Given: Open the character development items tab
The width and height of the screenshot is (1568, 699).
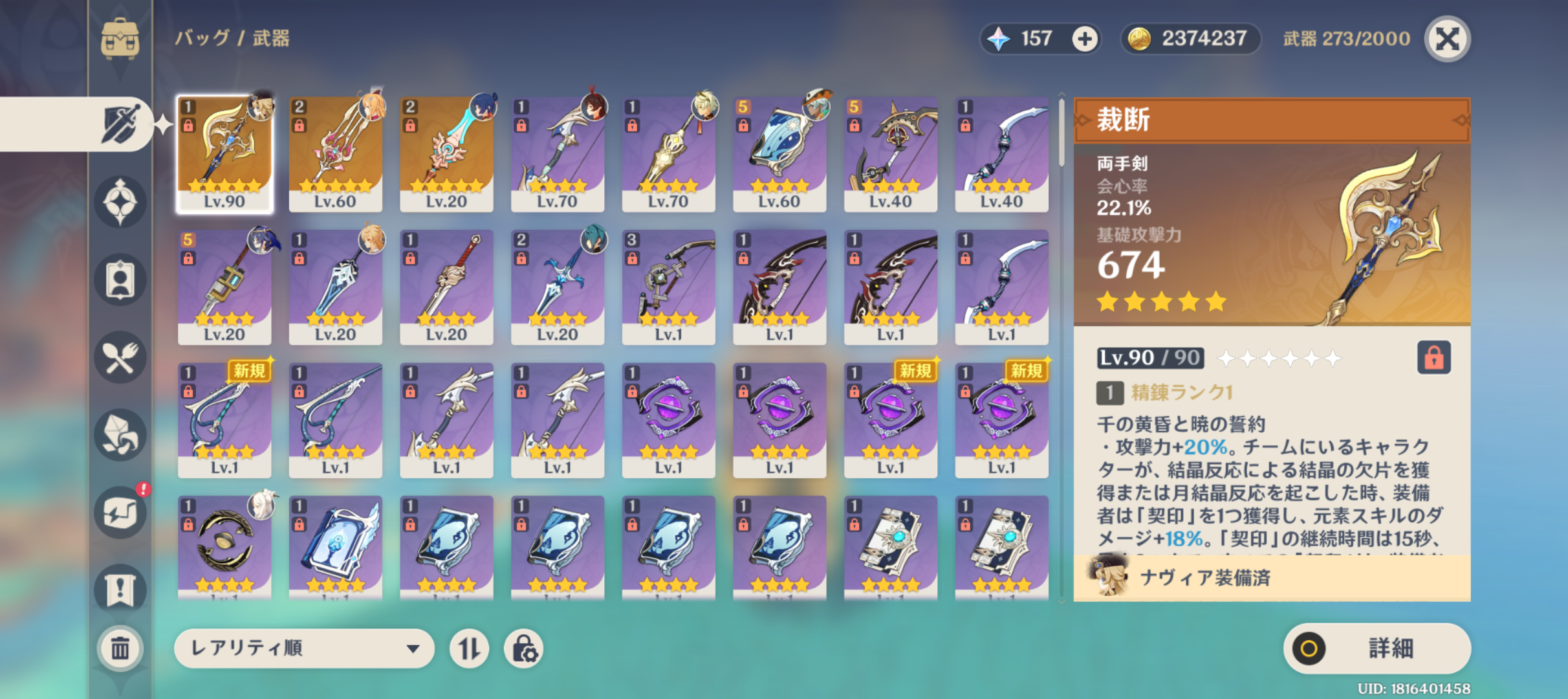Looking at the screenshot, I should pos(120,280).
